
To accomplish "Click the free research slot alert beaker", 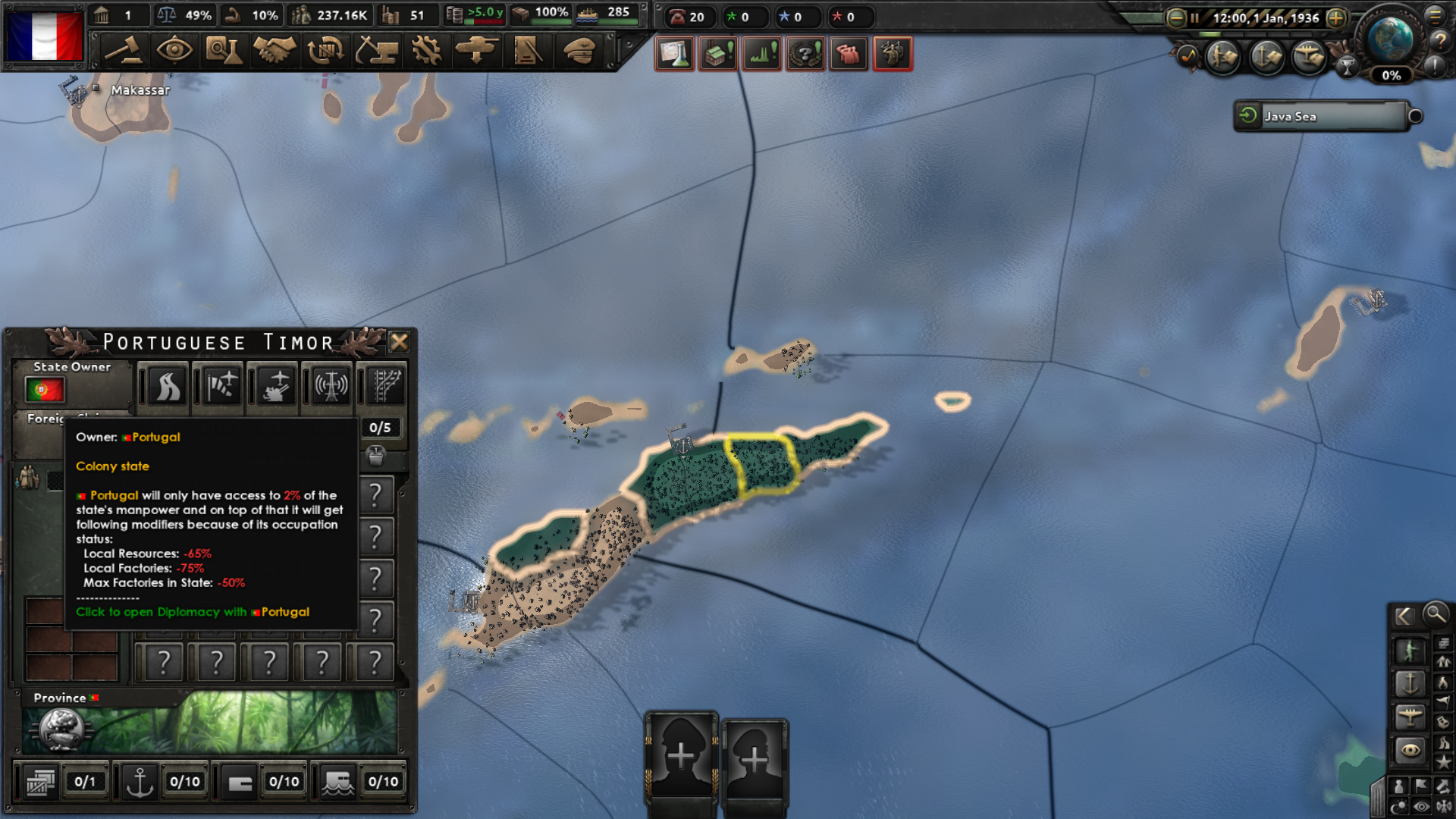I will pyautogui.click(x=675, y=53).
